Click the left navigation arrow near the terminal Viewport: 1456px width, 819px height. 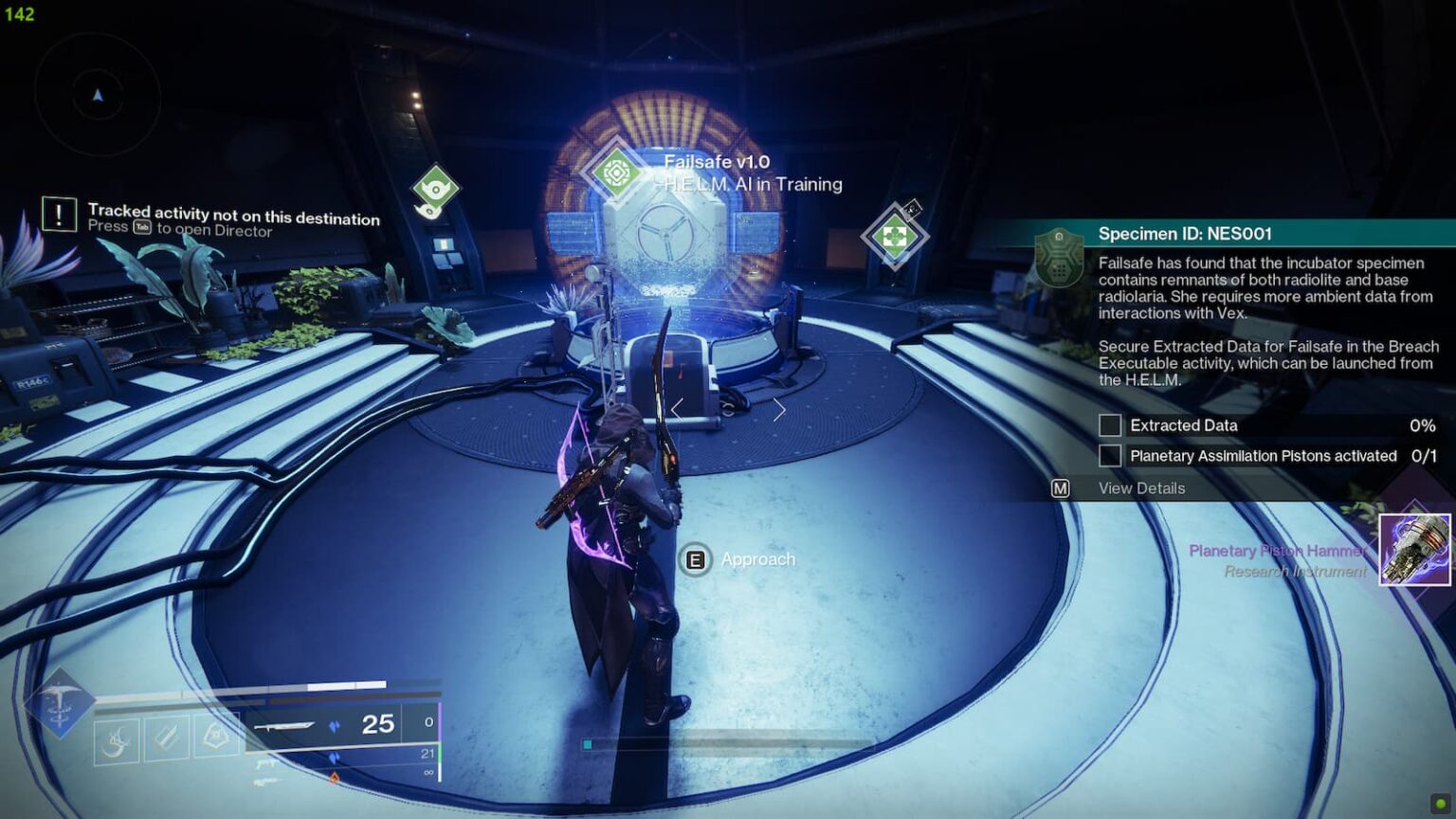tap(676, 408)
